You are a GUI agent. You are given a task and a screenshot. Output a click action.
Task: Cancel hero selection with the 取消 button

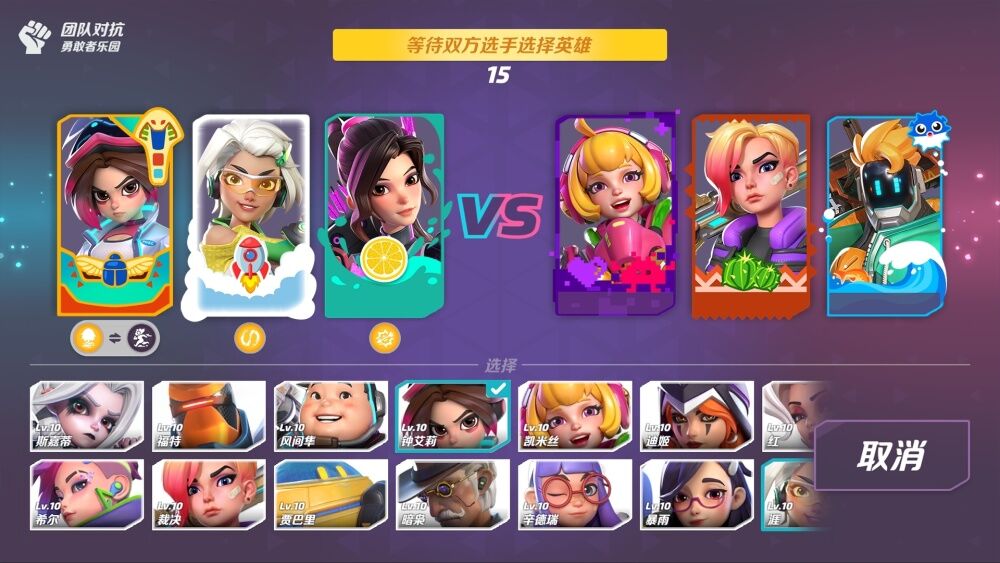click(x=891, y=455)
